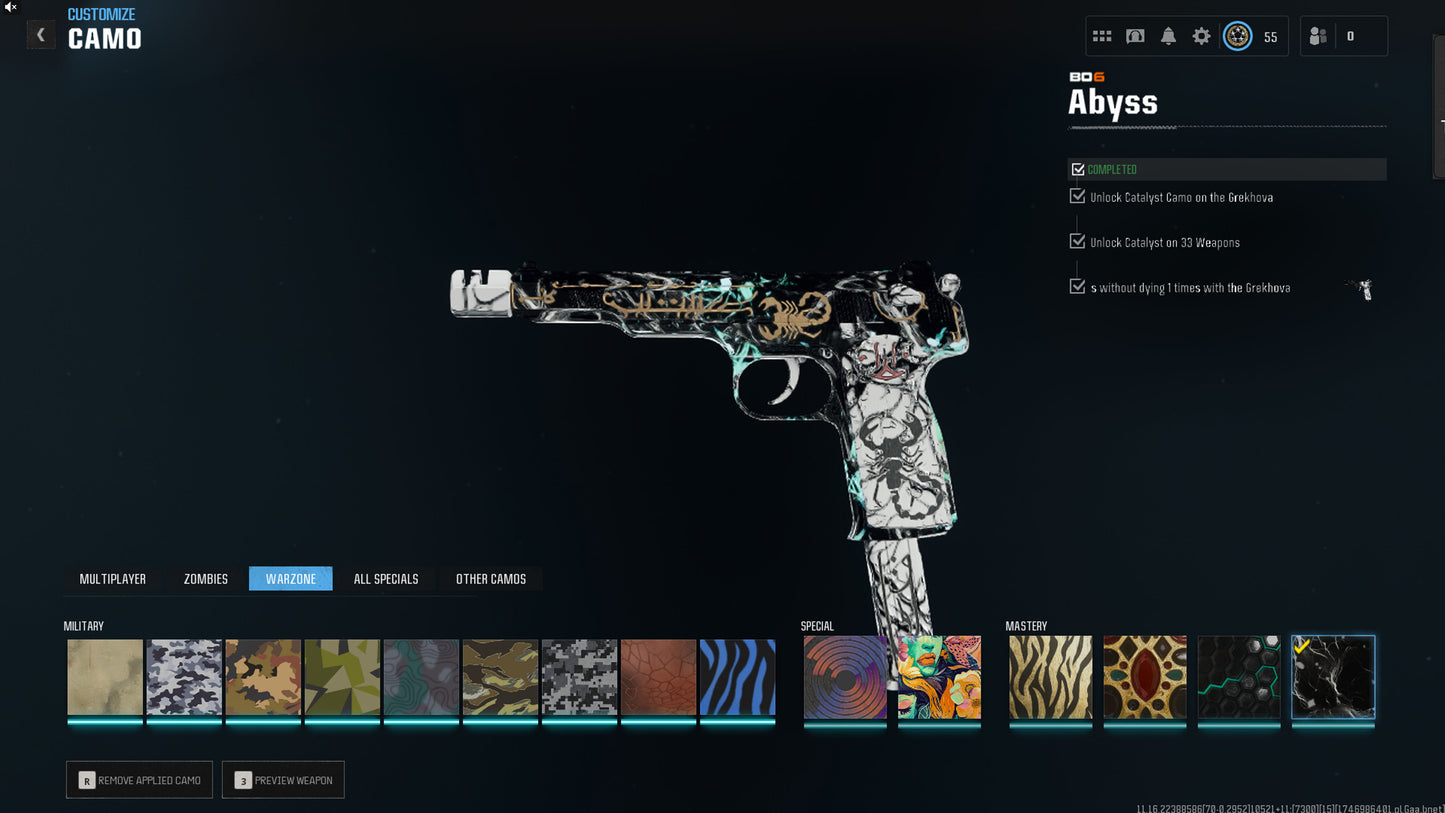
Task: Choose the Preview Weapon button
Action: point(283,780)
